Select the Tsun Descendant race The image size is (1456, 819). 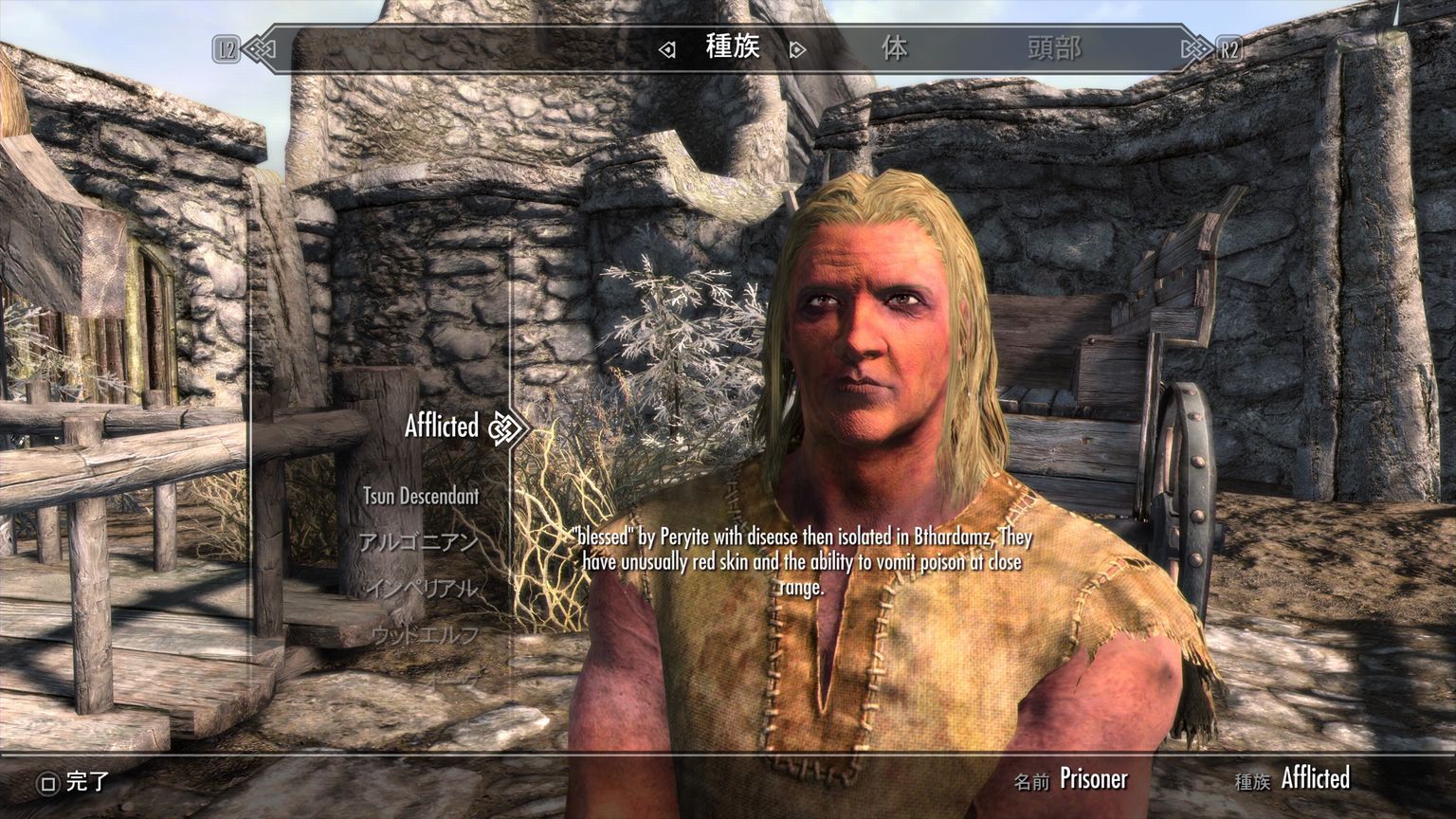(x=423, y=496)
